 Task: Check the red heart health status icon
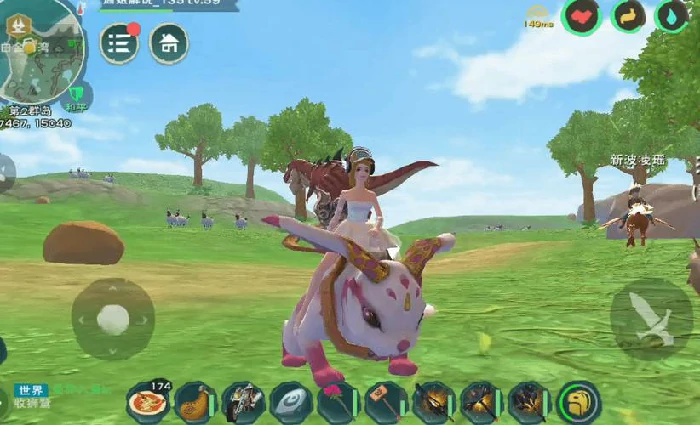point(581,16)
